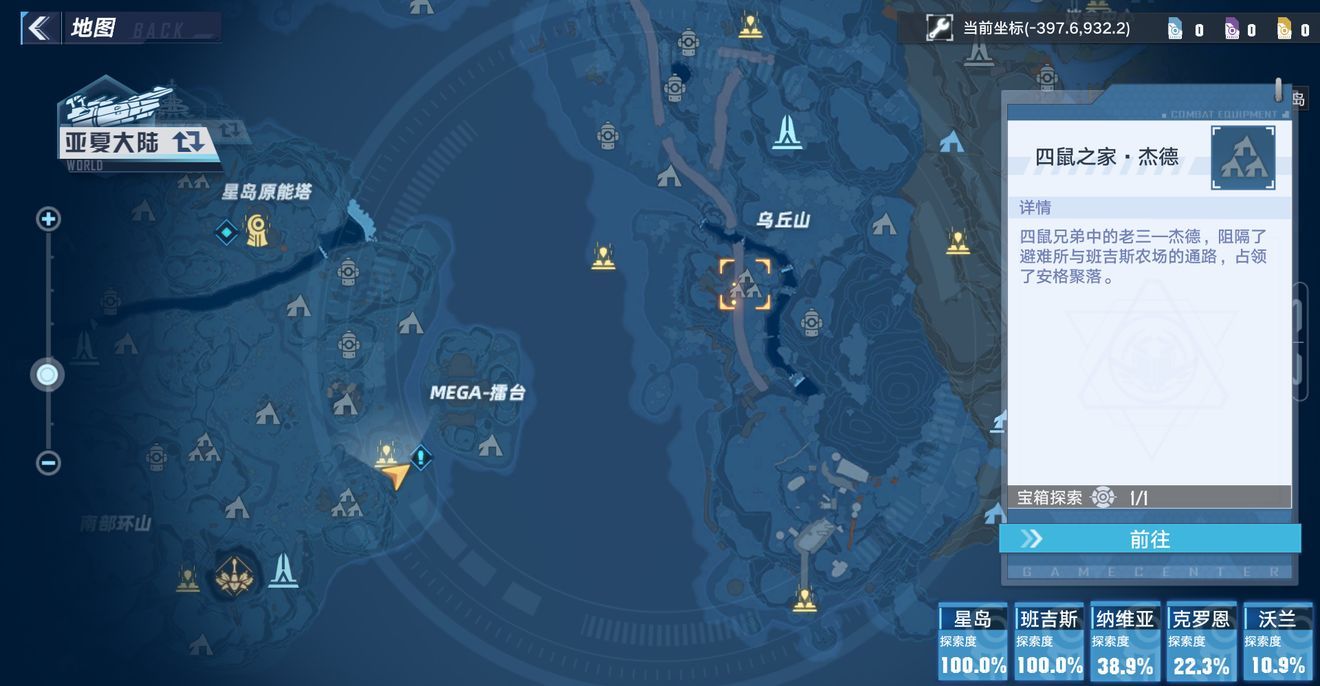Click the map zoom slider handle
Image resolution: width=1320 pixels, height=686 pixels.
pos(47,375)
